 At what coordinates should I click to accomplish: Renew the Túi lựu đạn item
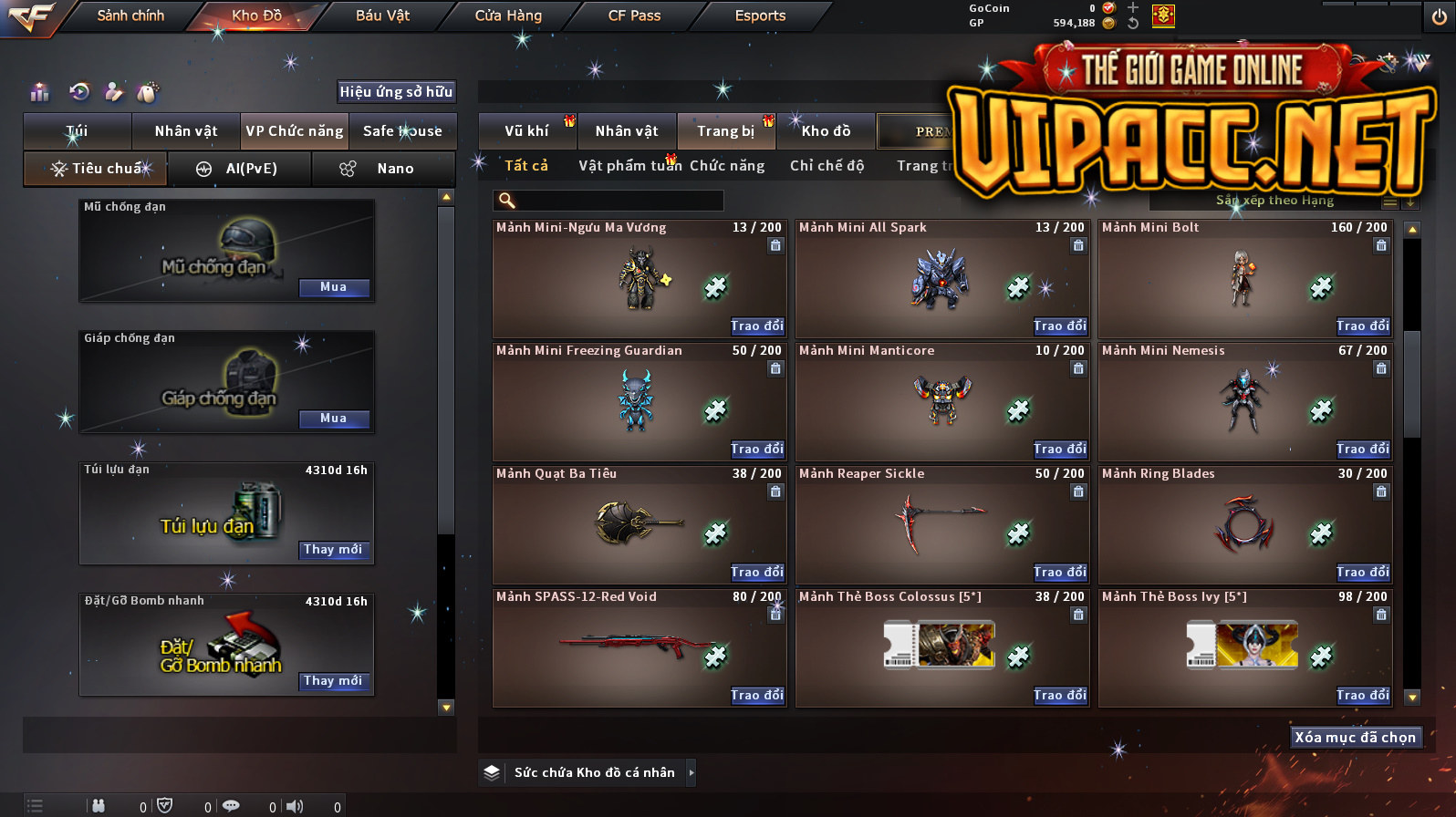tap(333, 550)
